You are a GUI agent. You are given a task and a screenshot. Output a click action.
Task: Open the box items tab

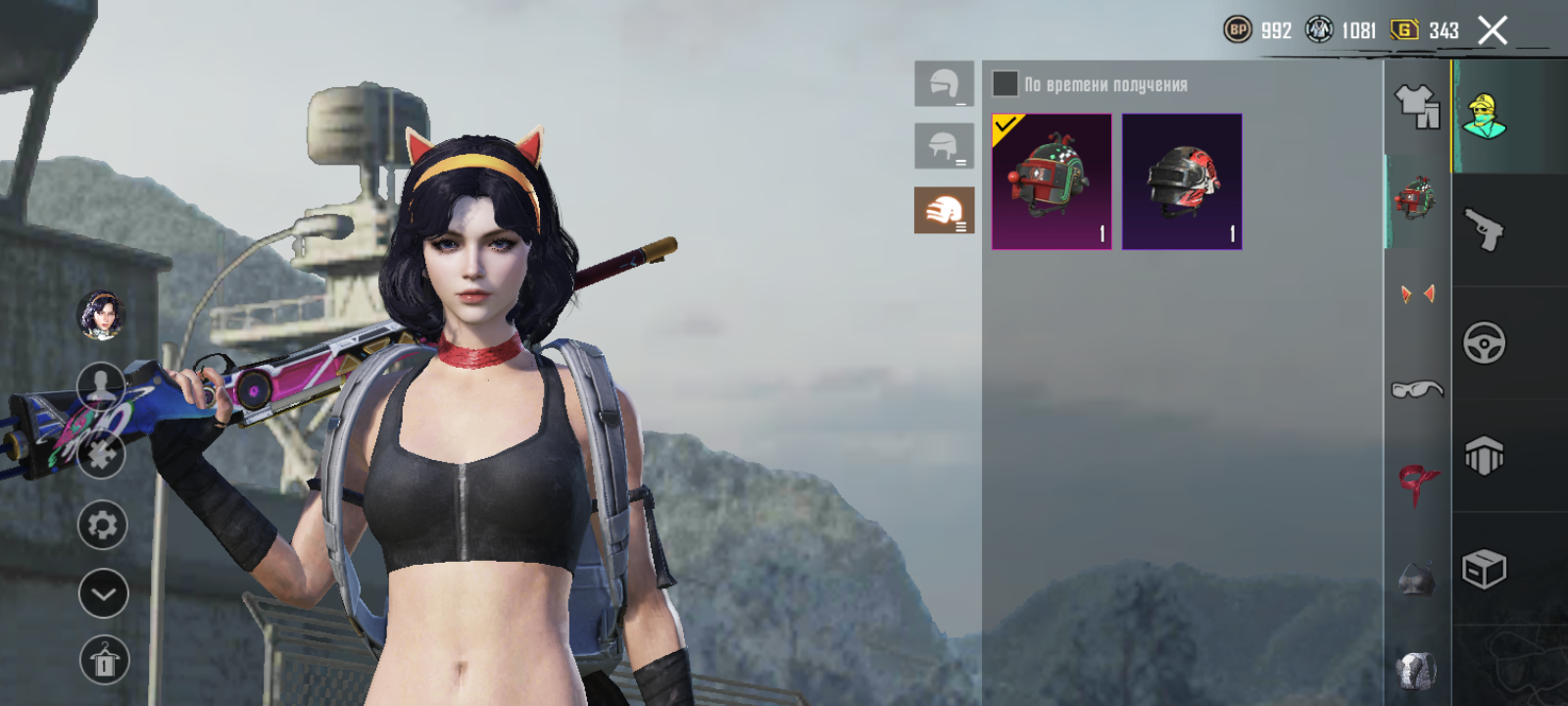pyautogui.click(x=1484, y=569)
